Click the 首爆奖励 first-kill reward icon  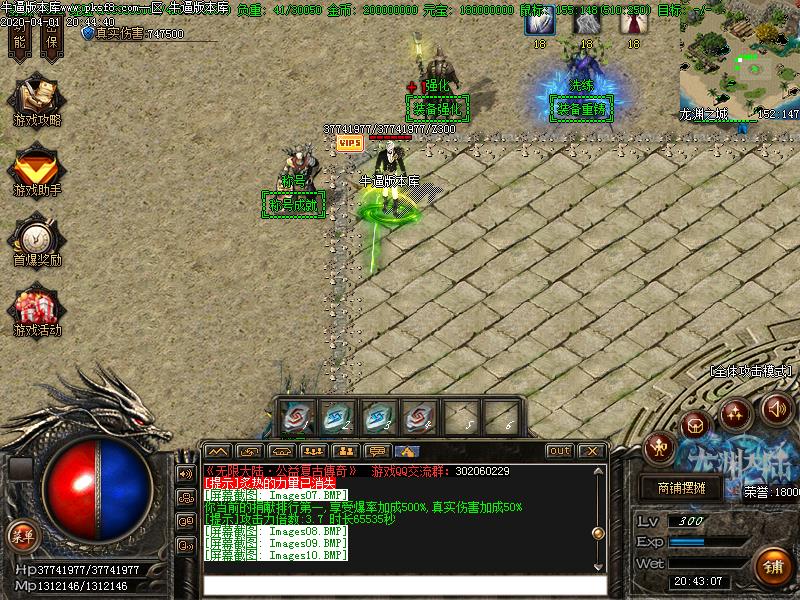click(36, 237)
